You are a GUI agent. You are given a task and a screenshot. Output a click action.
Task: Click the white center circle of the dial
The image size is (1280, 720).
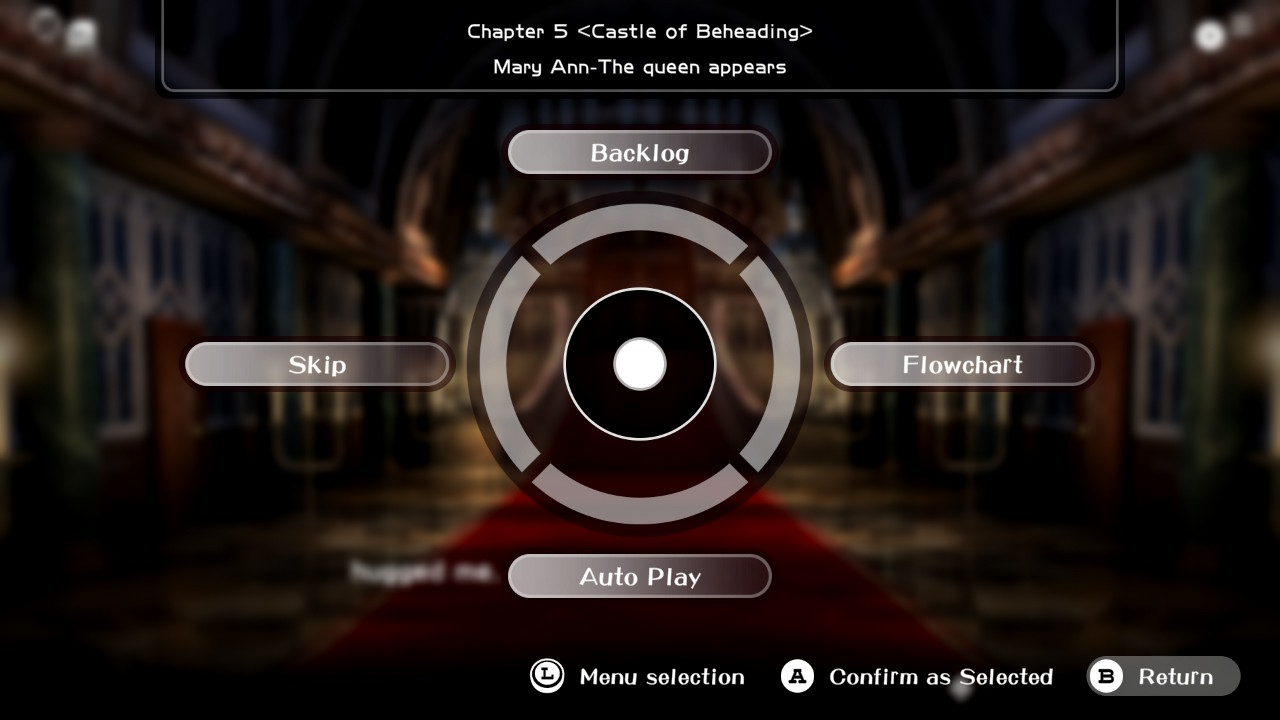tap(639, 365)
